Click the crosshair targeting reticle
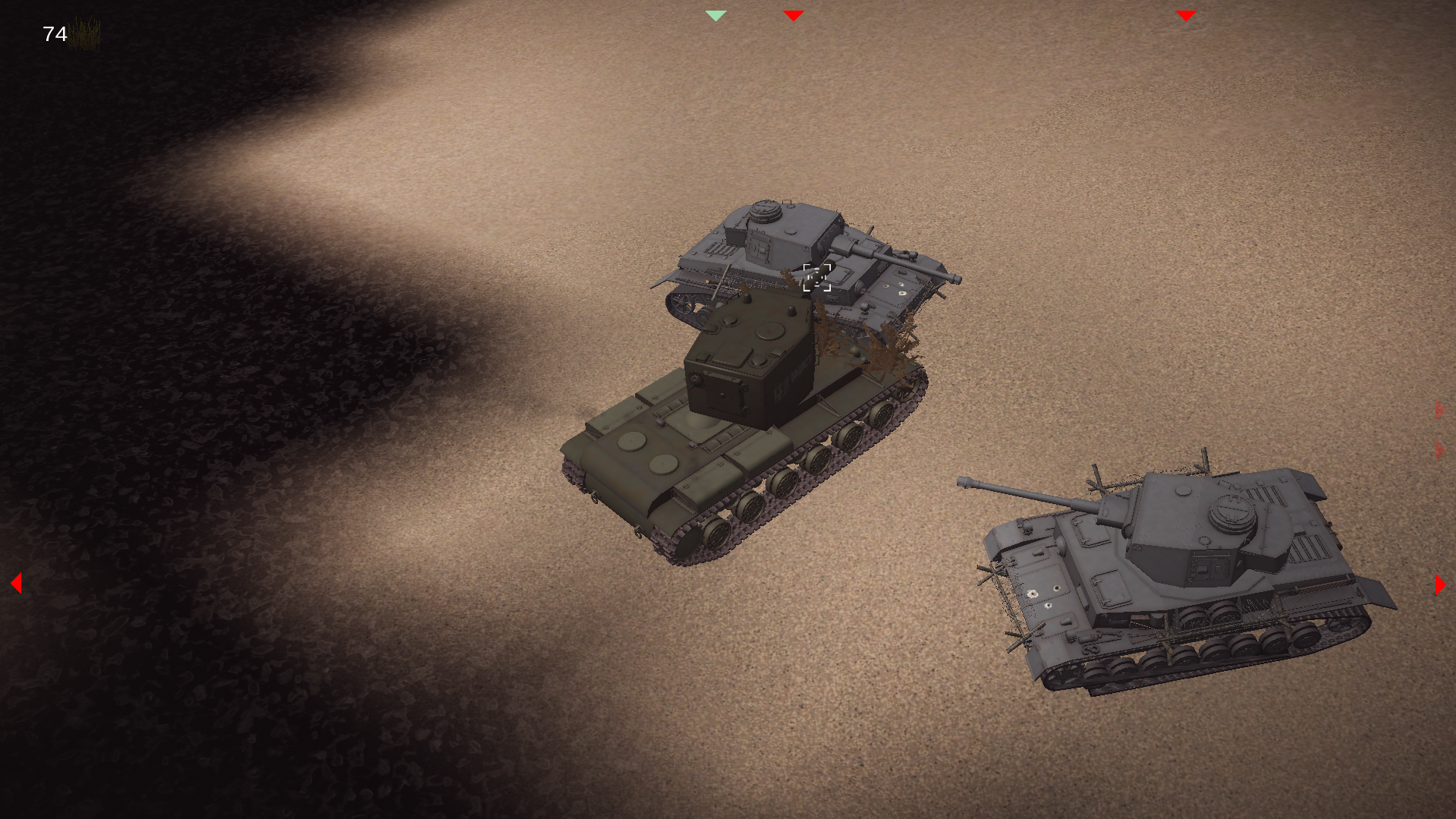Viewport: 1456px width, 819px height. coord(817,279)
